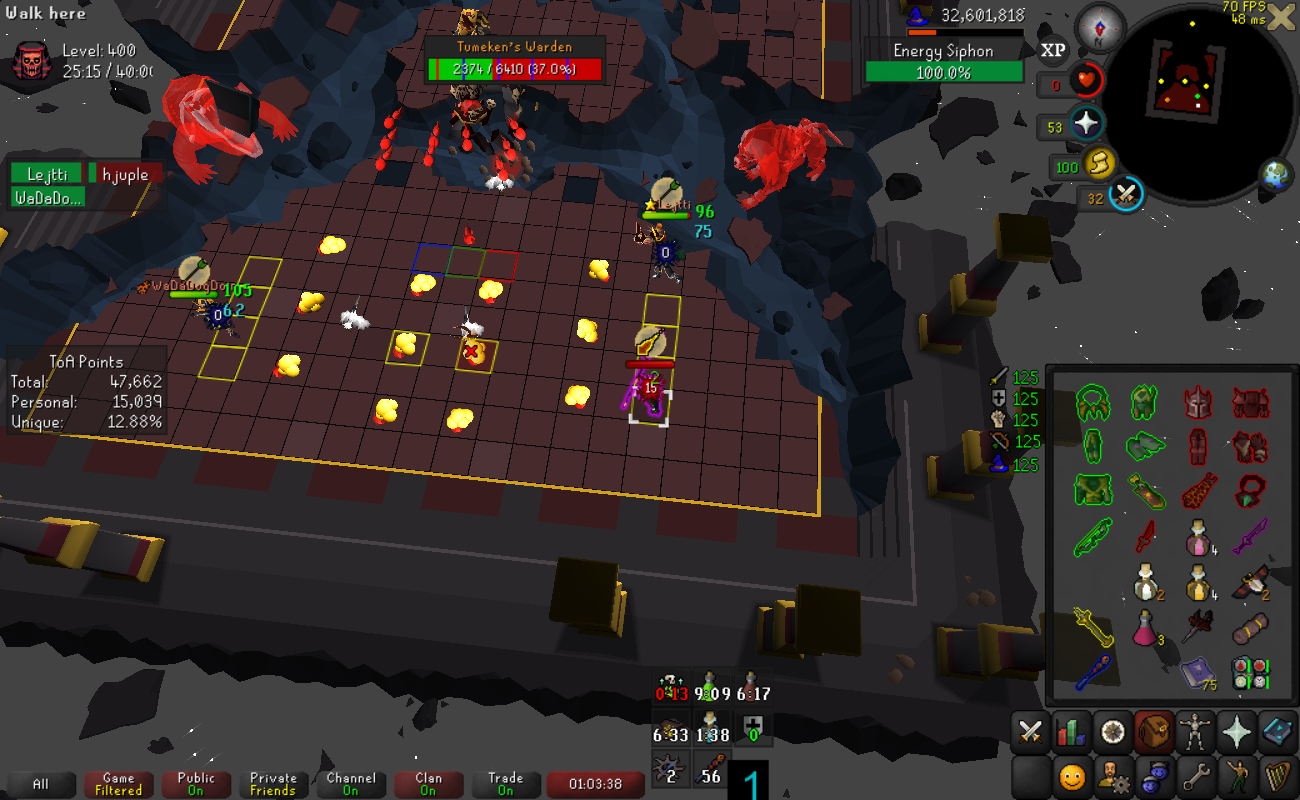Toggle the XP drops button

(1053, 50)
